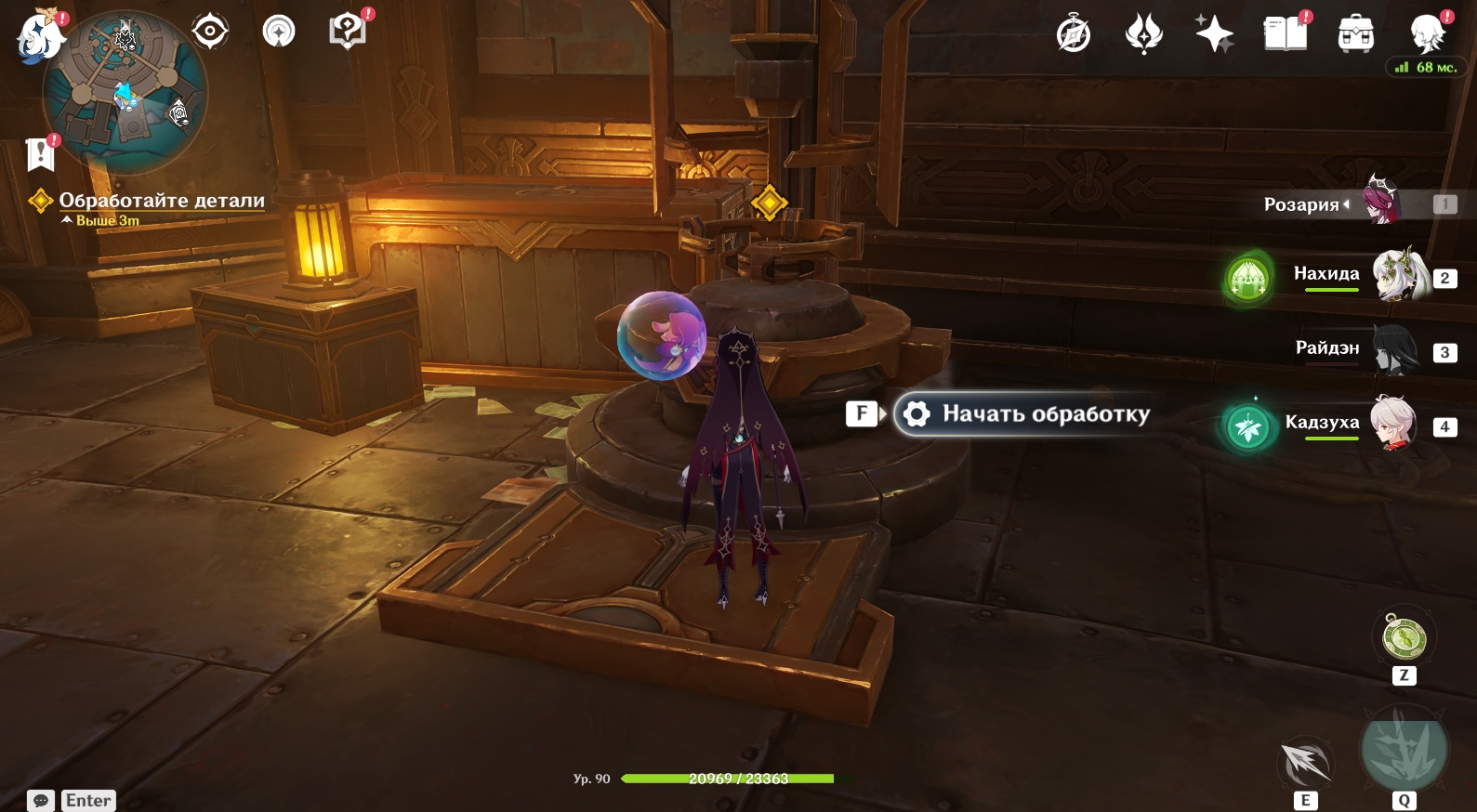Open the Paimon menu icon

tap(39, 35)
